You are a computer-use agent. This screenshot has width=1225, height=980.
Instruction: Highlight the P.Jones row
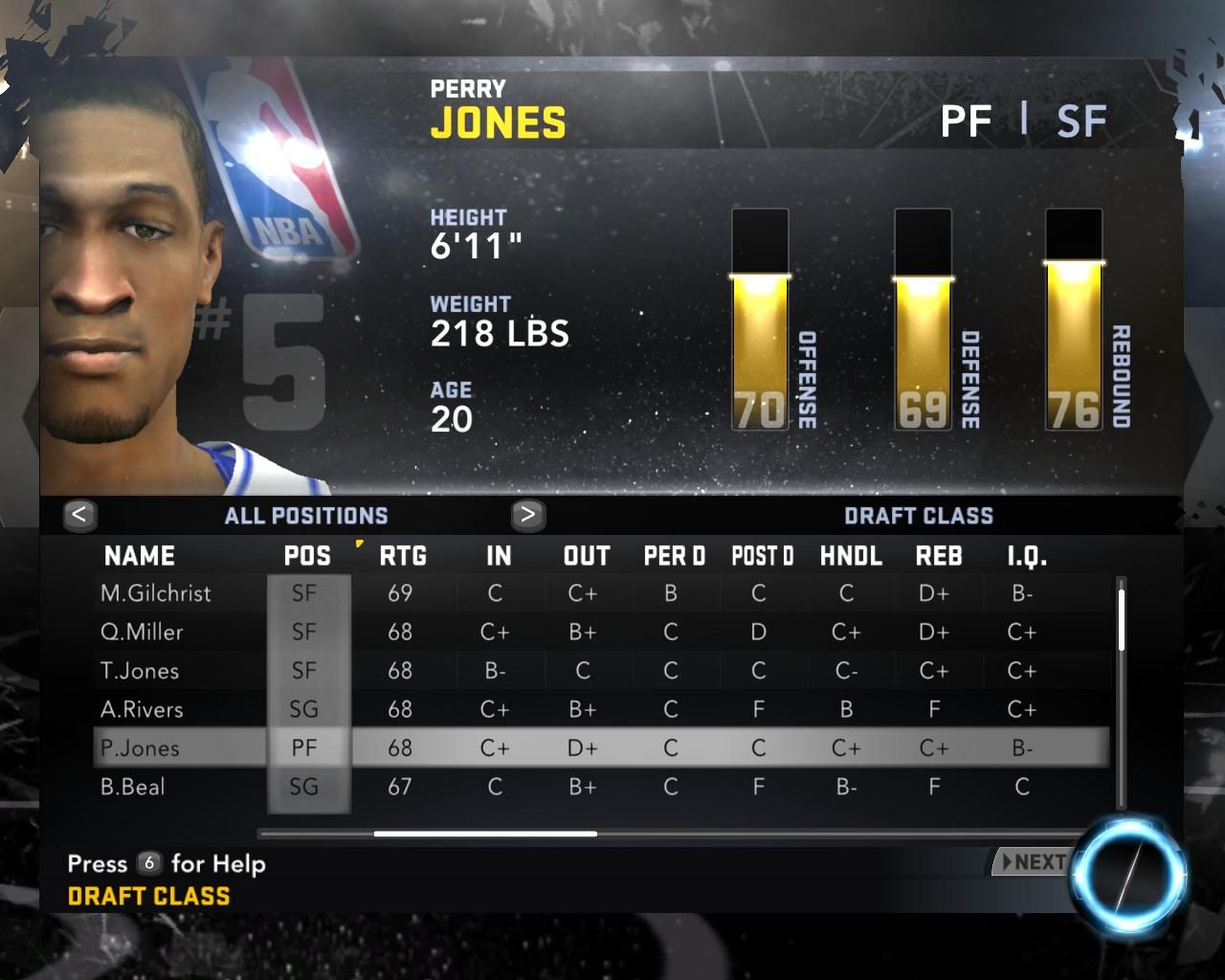pos(140,748)
